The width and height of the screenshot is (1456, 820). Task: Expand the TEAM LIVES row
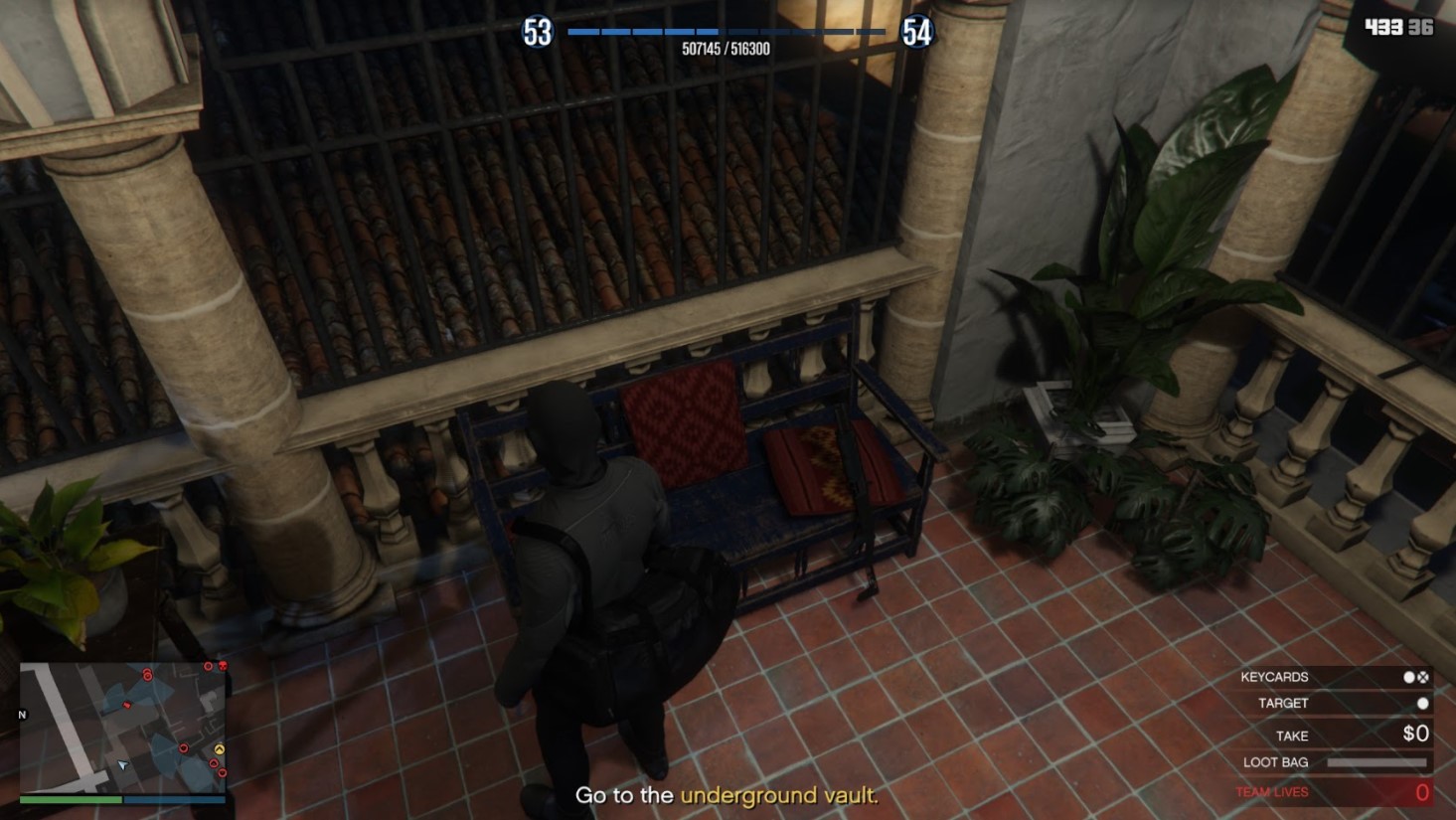coord(1272,789)
